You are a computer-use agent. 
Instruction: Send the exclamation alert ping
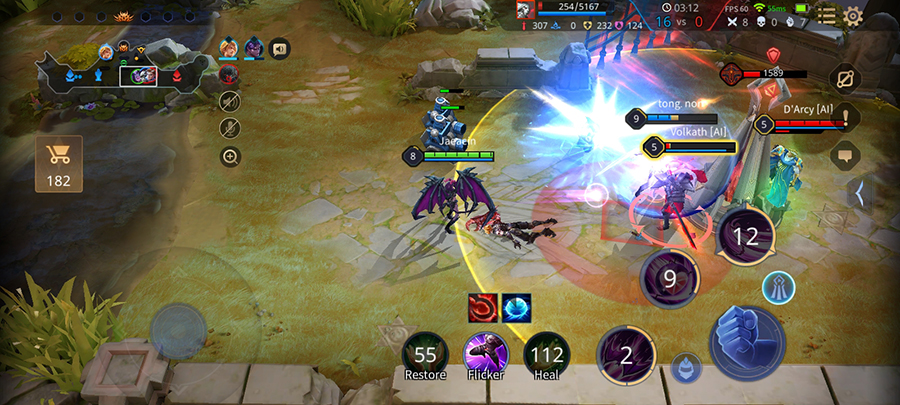(x=845, y=117)
